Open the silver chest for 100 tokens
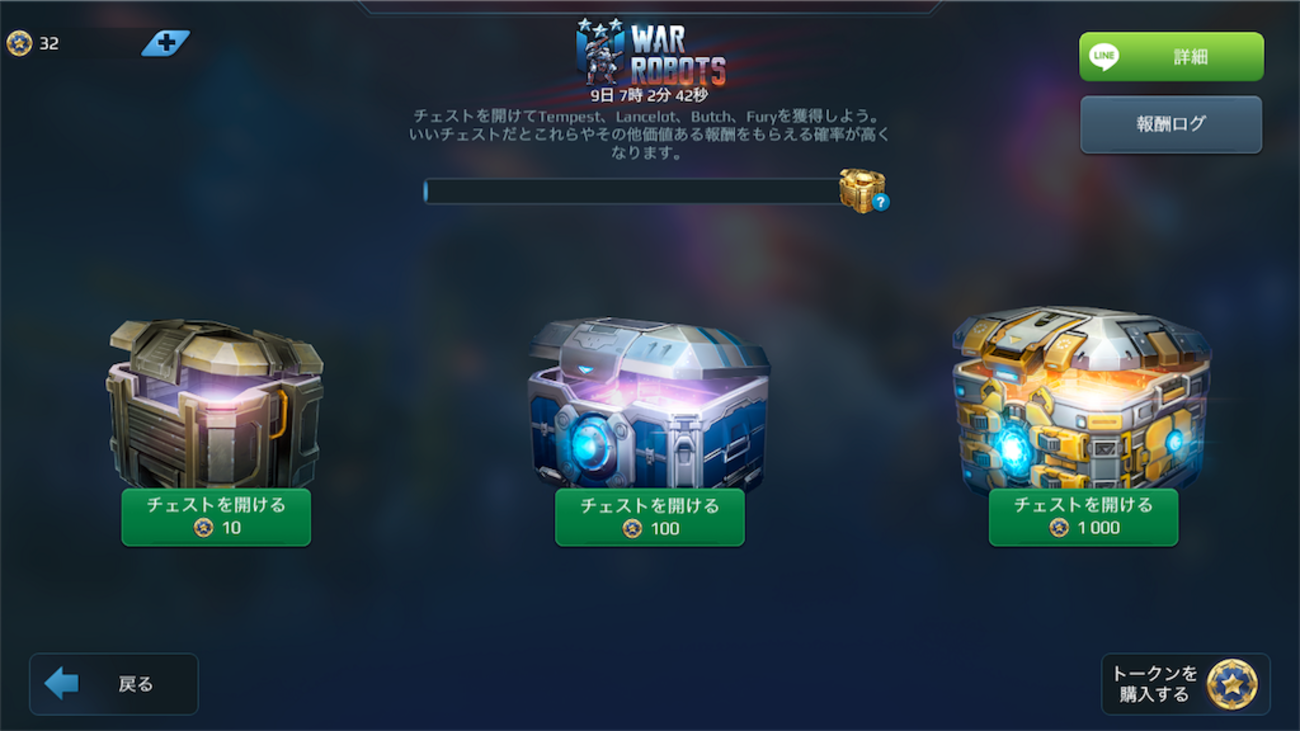Screen dimensions: 1300x731 tap(650, 517)
